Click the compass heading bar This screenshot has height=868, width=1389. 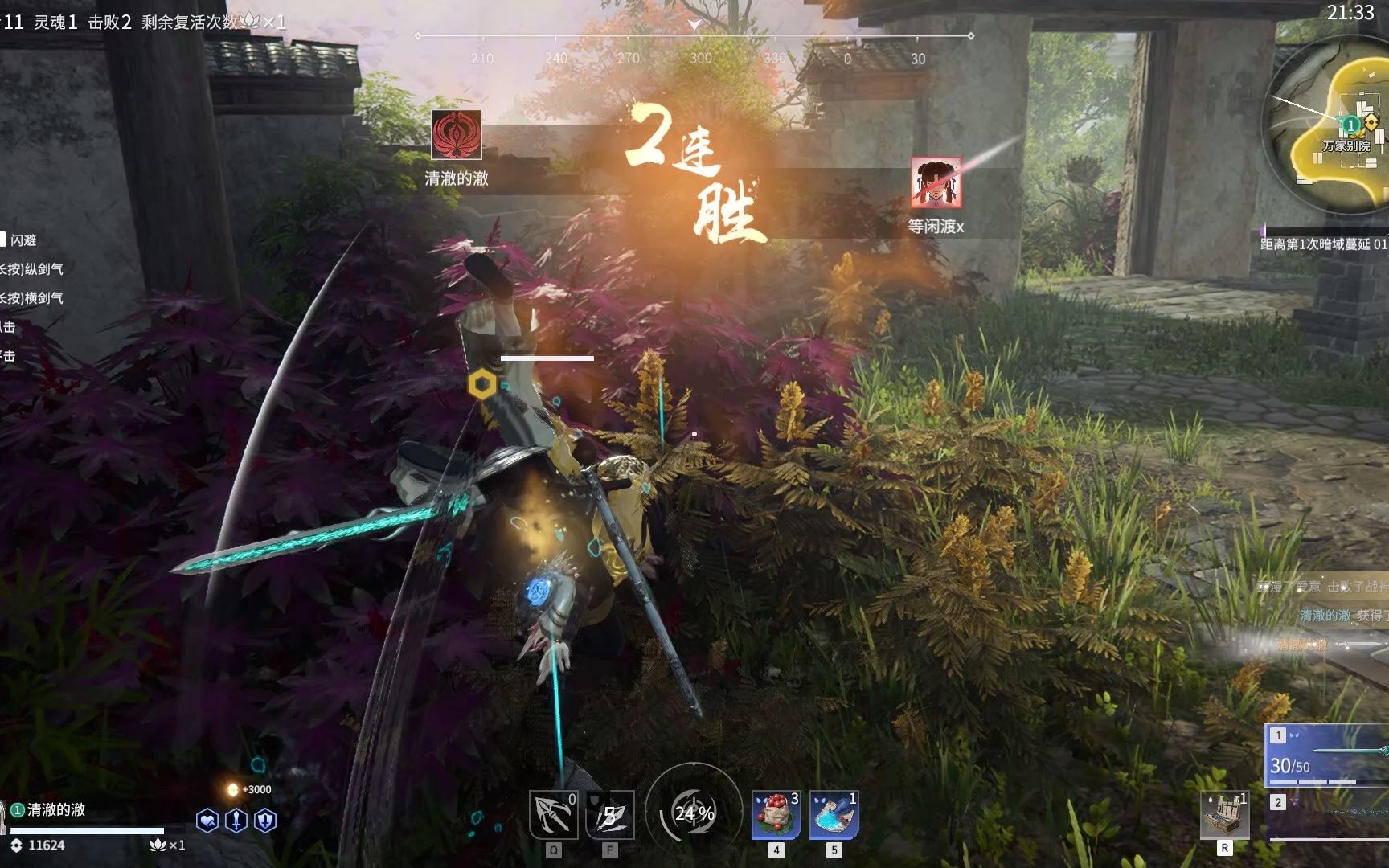[x=694, y=47]
